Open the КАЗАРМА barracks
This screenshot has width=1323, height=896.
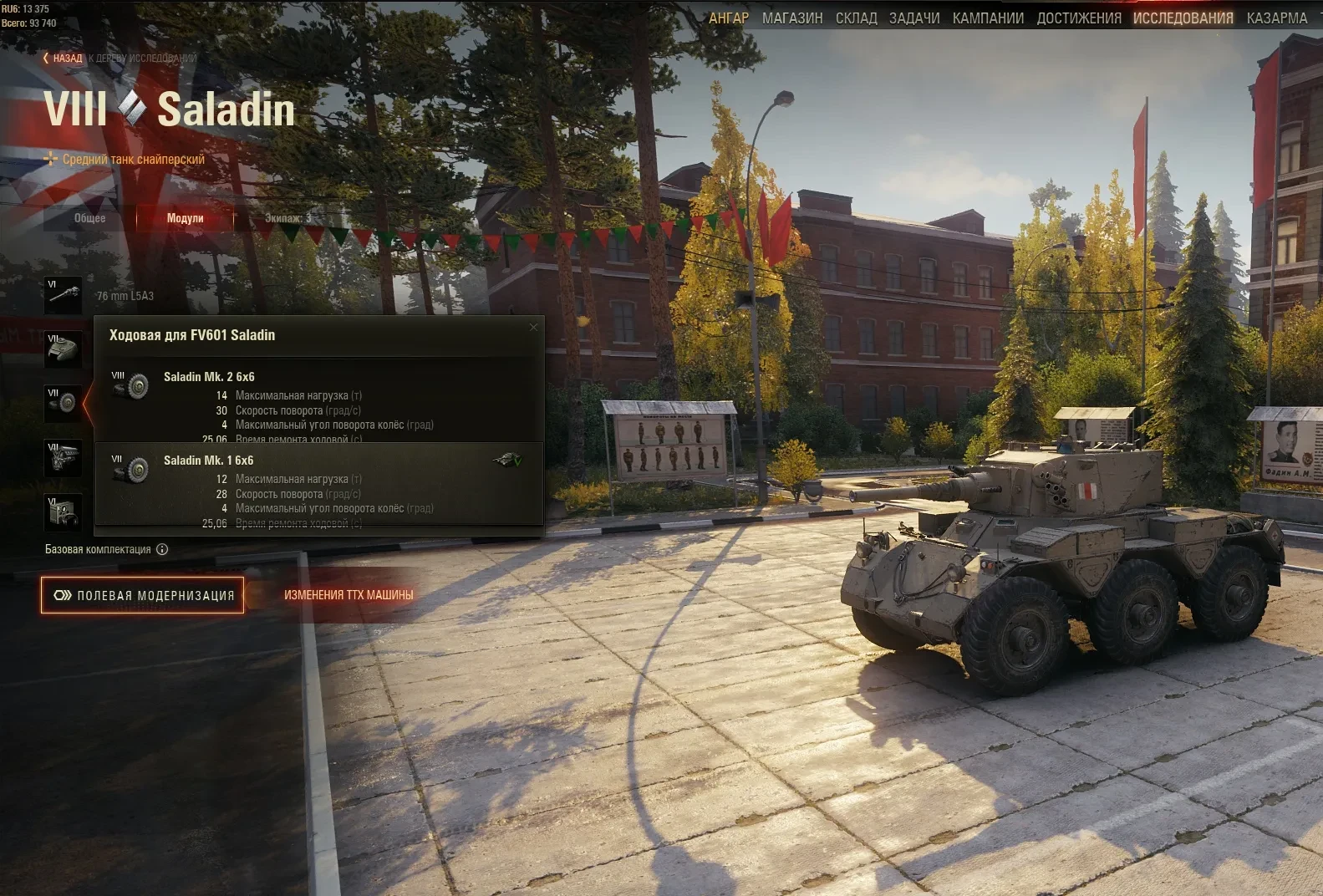[1276, 18]
